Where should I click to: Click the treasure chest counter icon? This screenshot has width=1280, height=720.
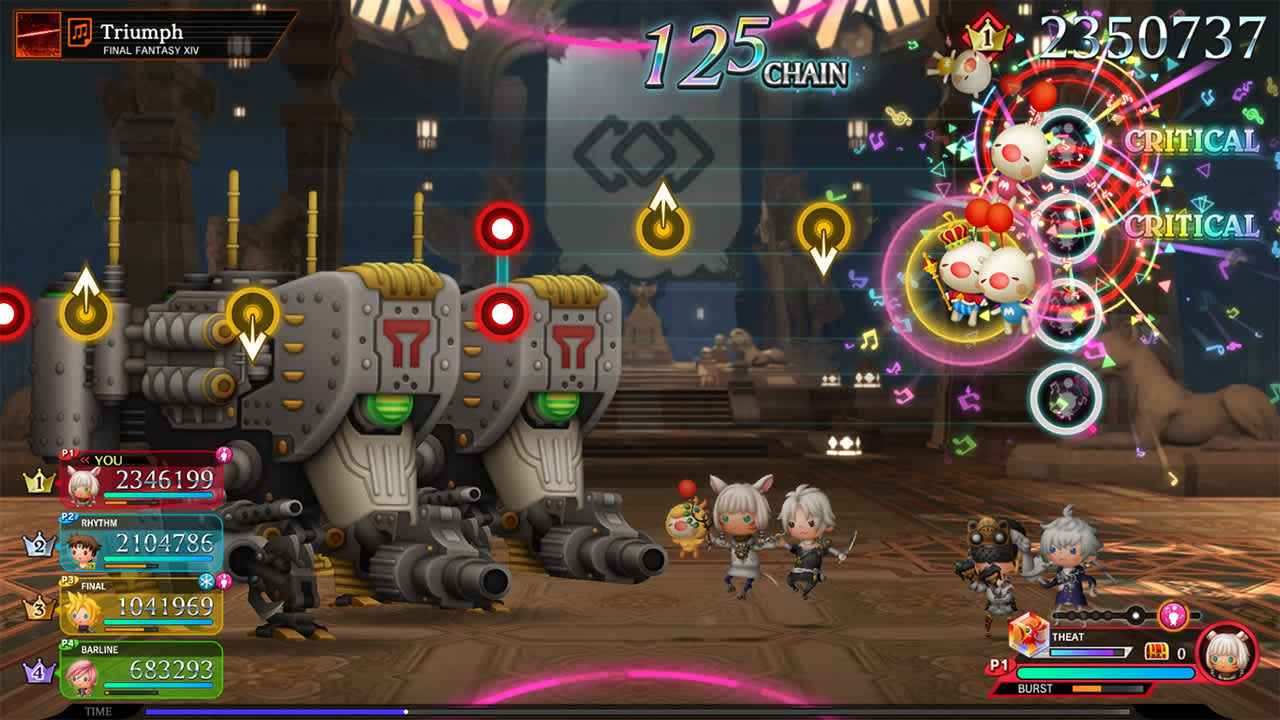(x=1157, y=650)
